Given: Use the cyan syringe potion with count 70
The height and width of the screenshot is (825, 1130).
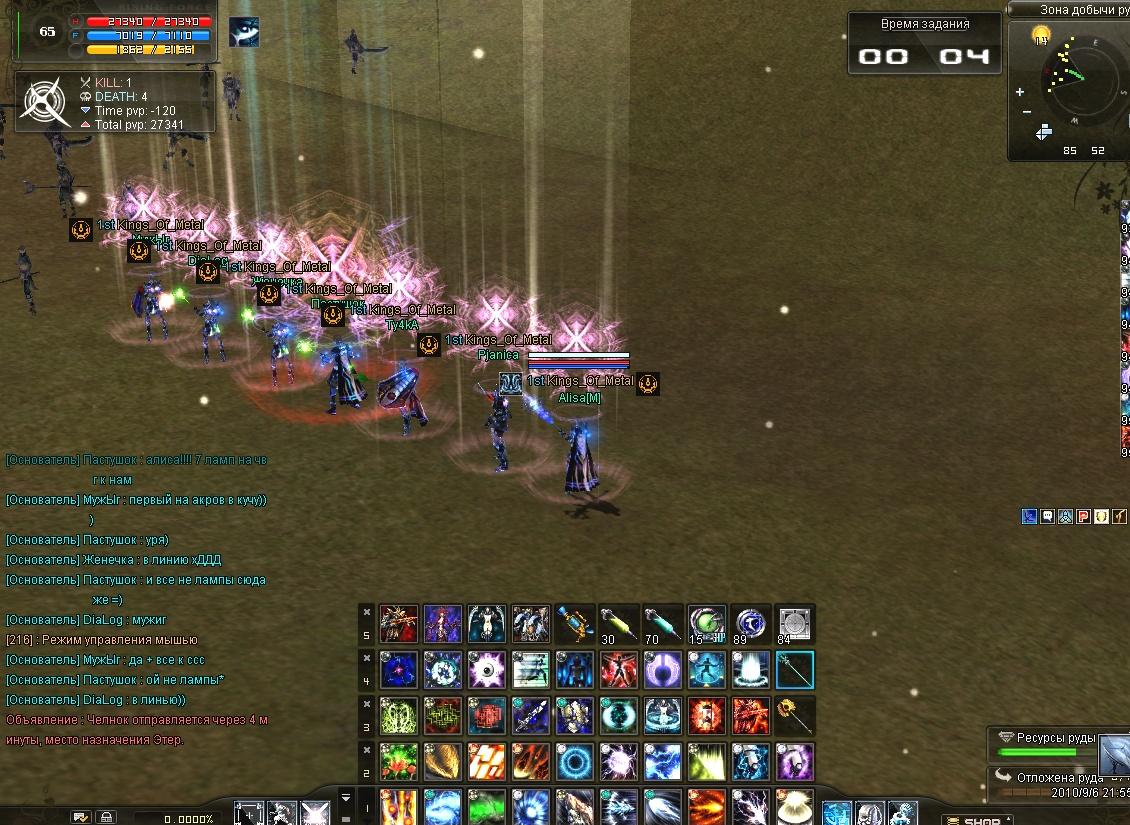Looking at the screenshot, I should pos(663,623).
